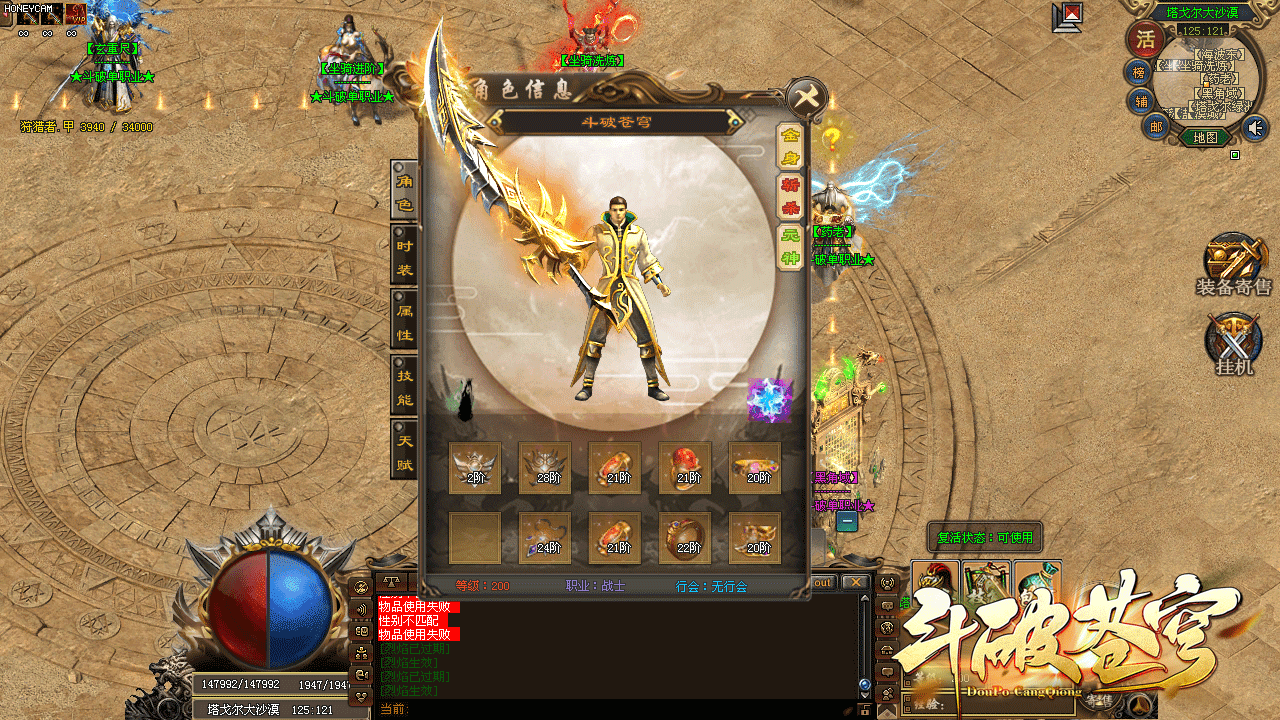The width and height of the screenshot is (1280, 720).
Task: Open the 属性 attributes tab
Action: click(404, 322)
